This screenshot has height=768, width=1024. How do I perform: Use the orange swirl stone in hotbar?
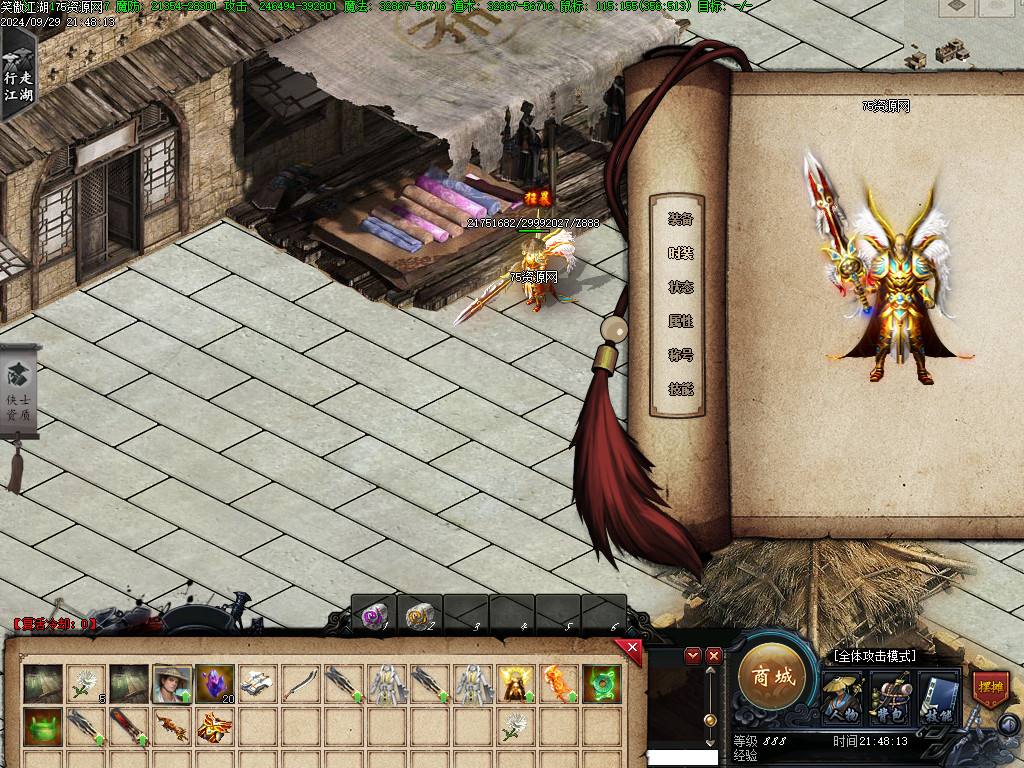pyautogui.click(x=420, y=616)
